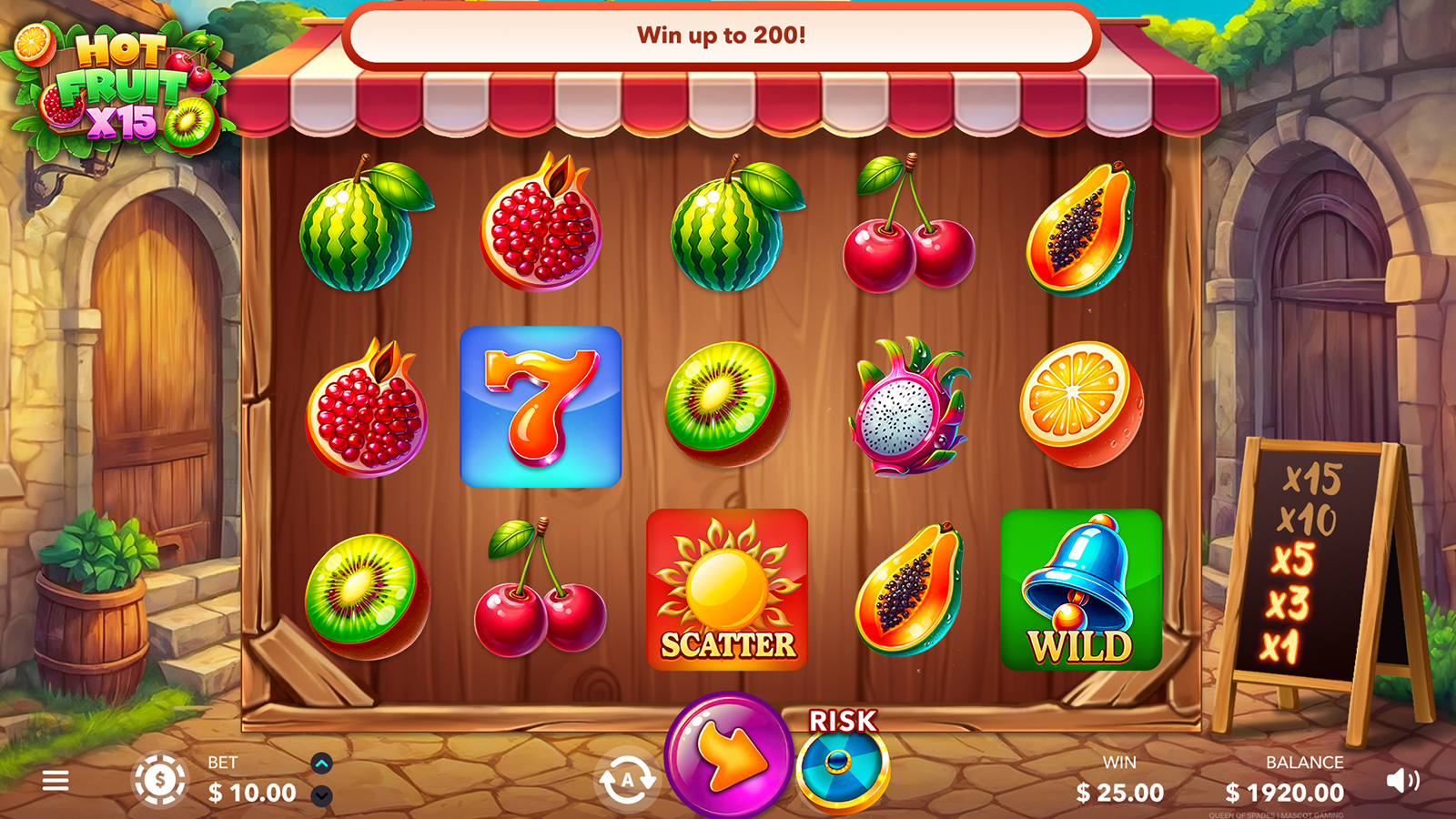Viewport: 1456px width, 819px height.
Task: Toggle the autoplay button
Action: pyautogui.click(x=627, y=780)
